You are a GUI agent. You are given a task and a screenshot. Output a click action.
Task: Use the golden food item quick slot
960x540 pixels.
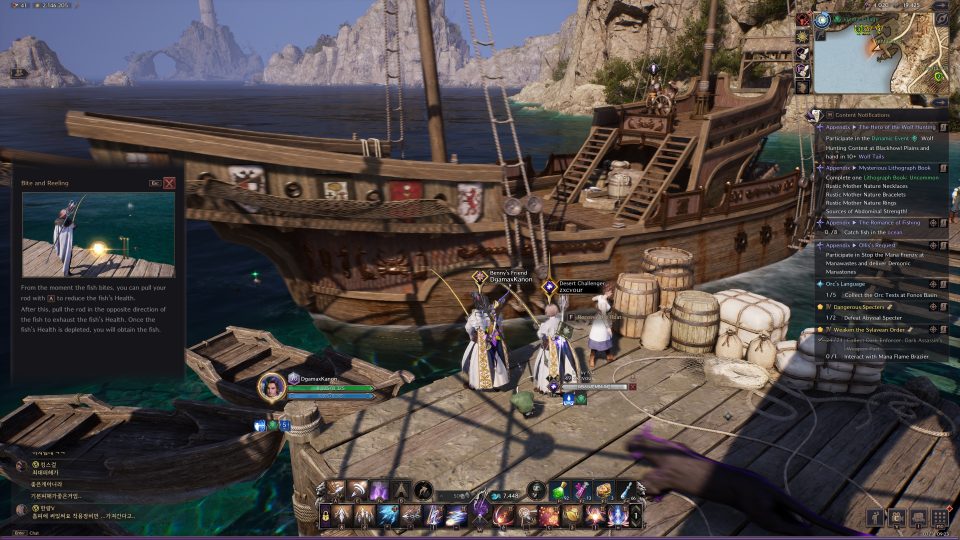tap(604, 490)
